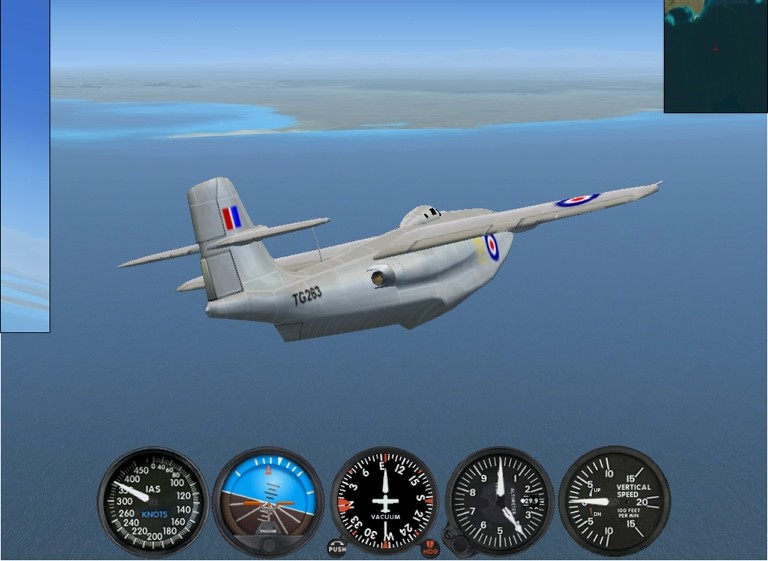Viewport: 768px width, 561px height.
Task: Open the mini-map in the corner
Action: 715,56
